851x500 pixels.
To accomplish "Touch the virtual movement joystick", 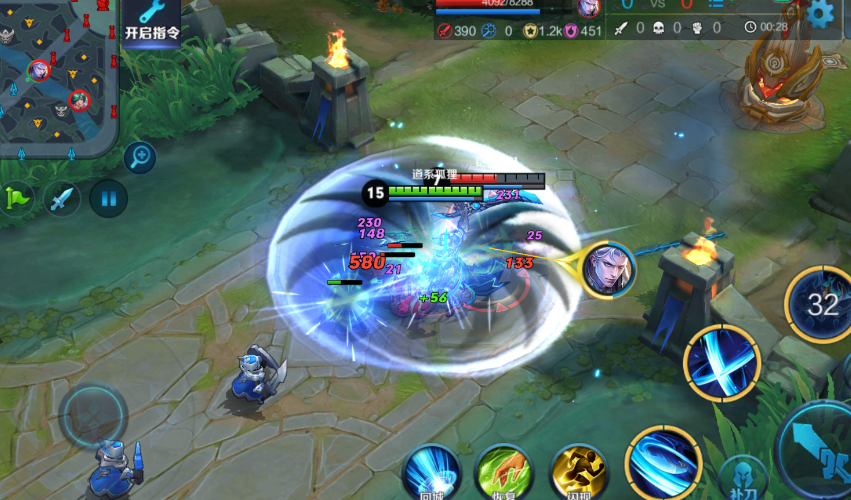I will [93, 414].
